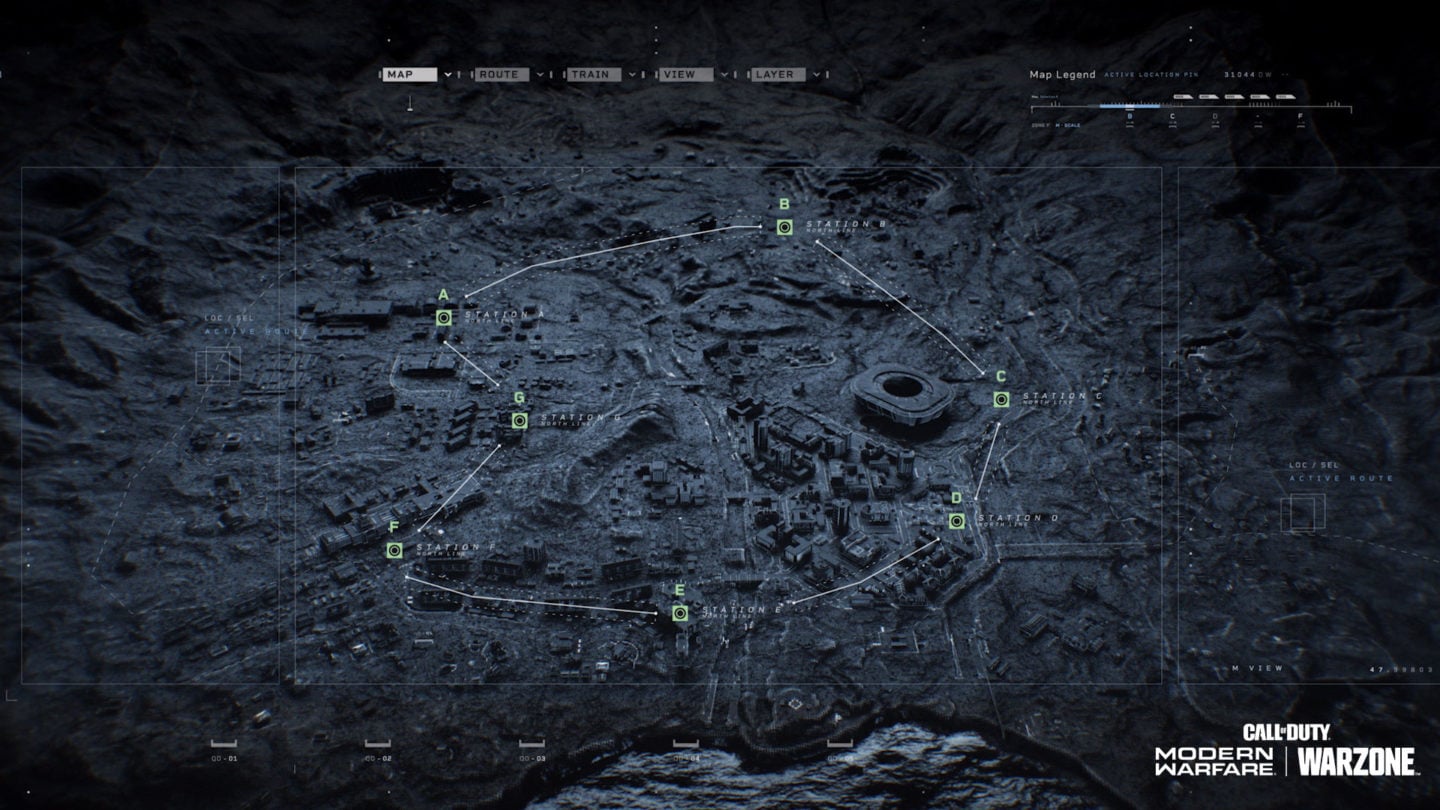Click the VIEW menu
The width and height of the screenshot is (1440, 810).
pyautogui.click(x=685, y=74)
